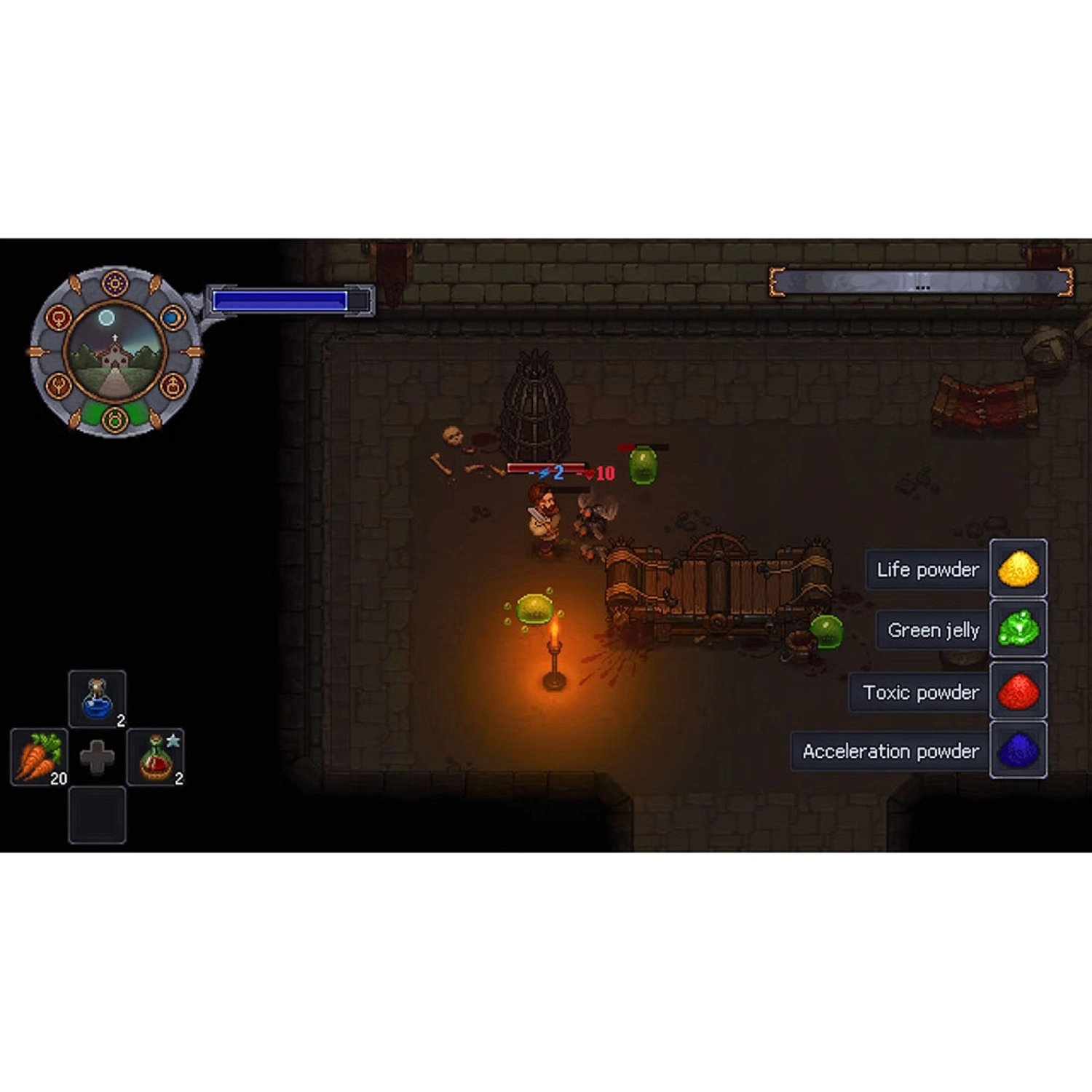Click the blue moon-phase icon on the day clock
Viewport: 1092px width, 1092px height.
172,317
